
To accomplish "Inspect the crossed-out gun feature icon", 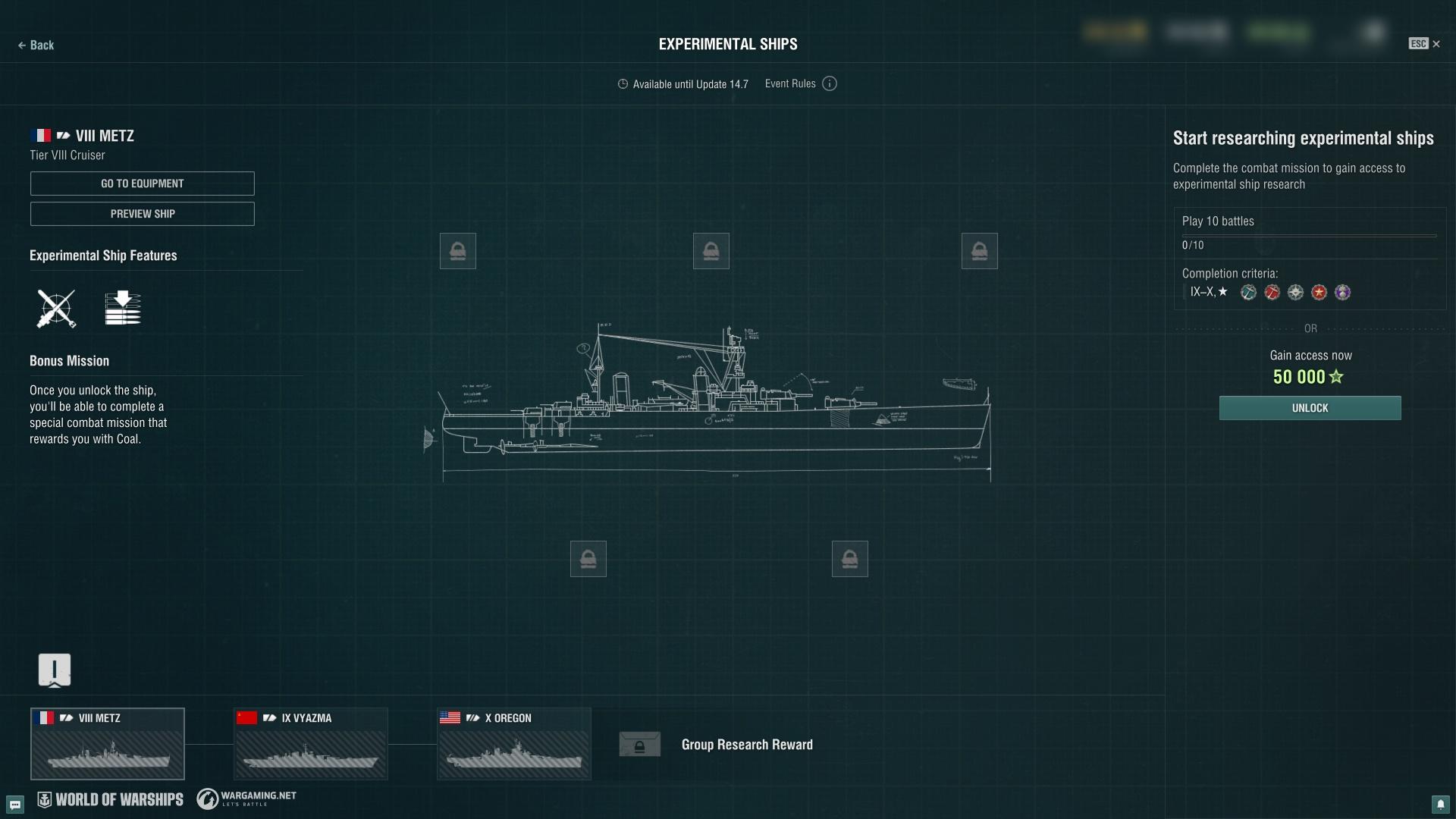I will (x=56, y=309).
